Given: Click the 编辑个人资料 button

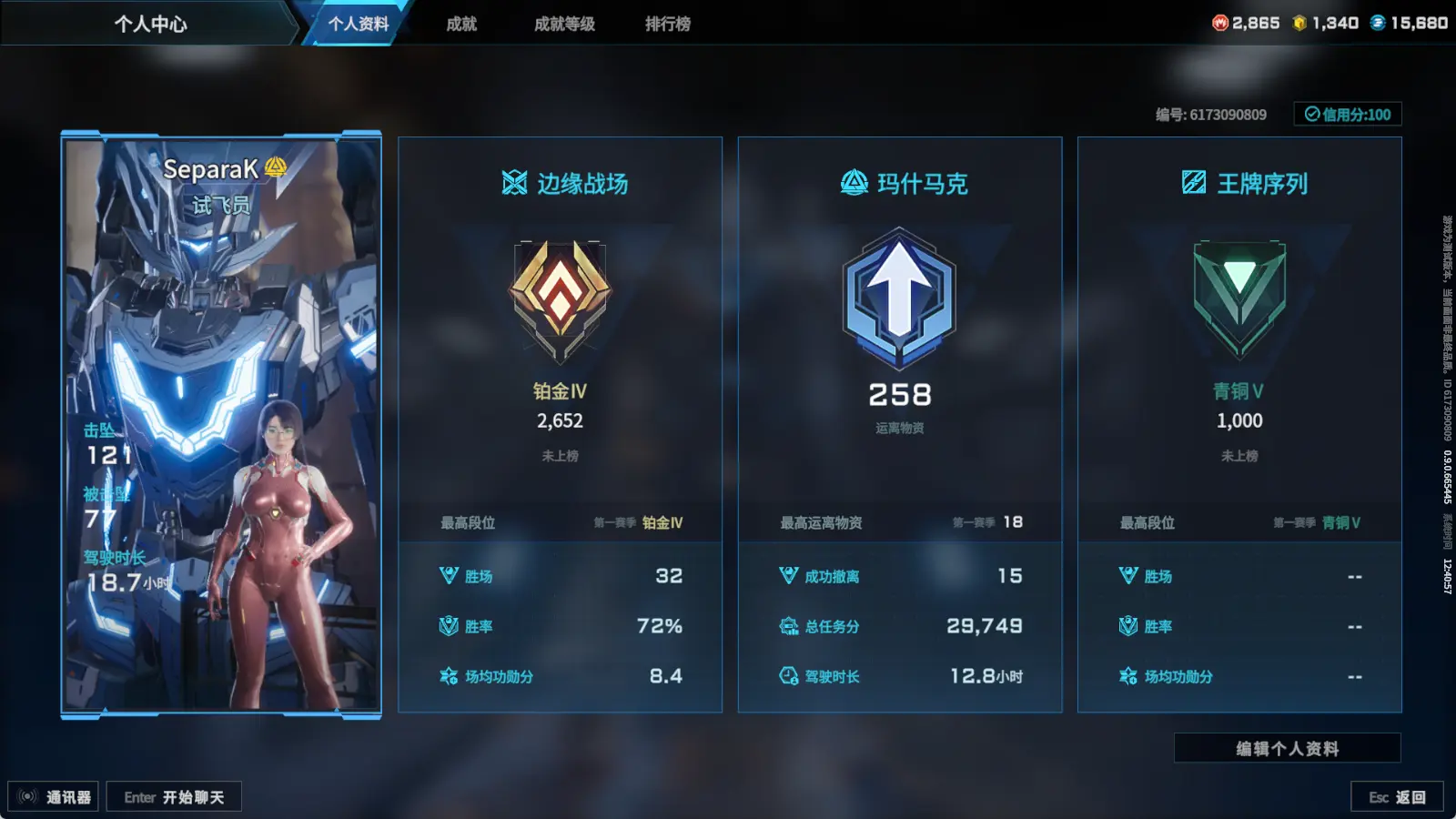Looking at the screenshot, I should tap(1287, 748).
